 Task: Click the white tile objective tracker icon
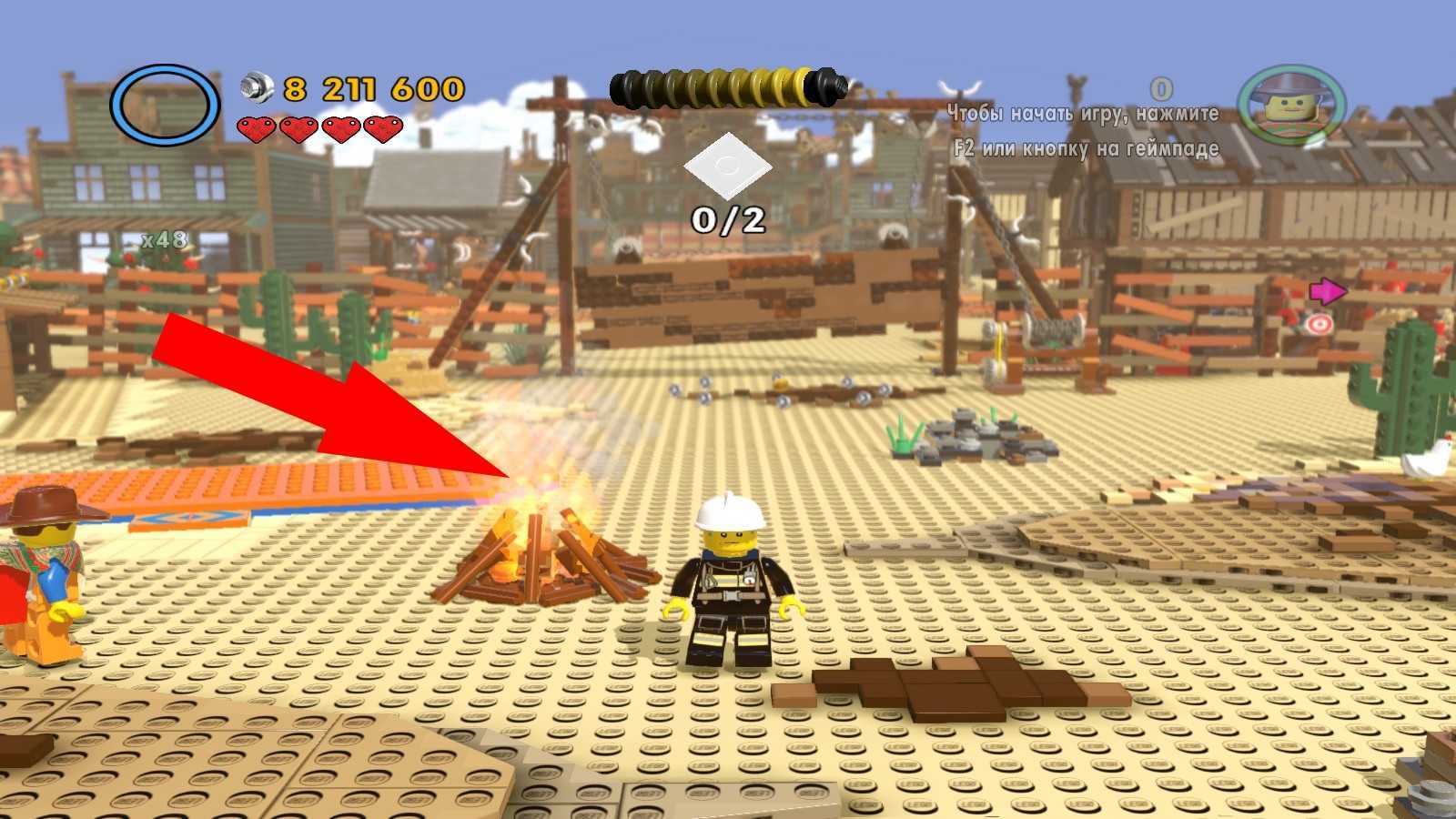(x=728, y=167)
